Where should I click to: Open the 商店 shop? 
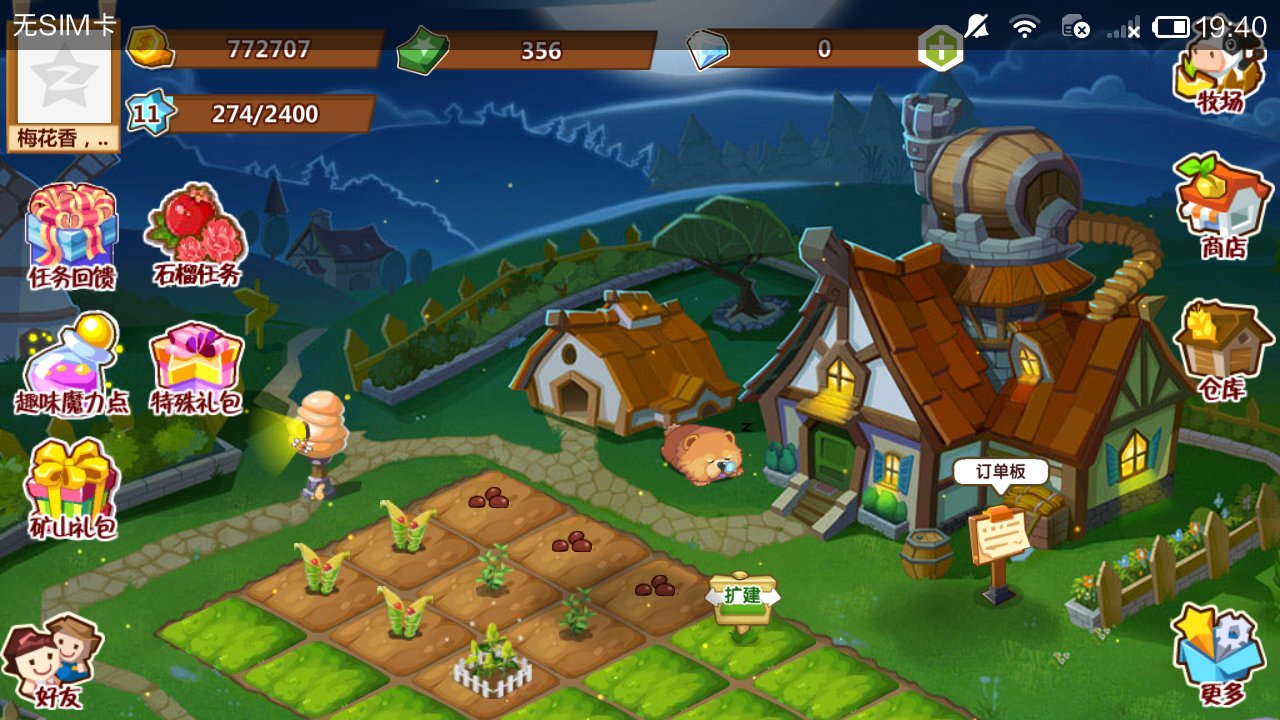coord(1222,207)
